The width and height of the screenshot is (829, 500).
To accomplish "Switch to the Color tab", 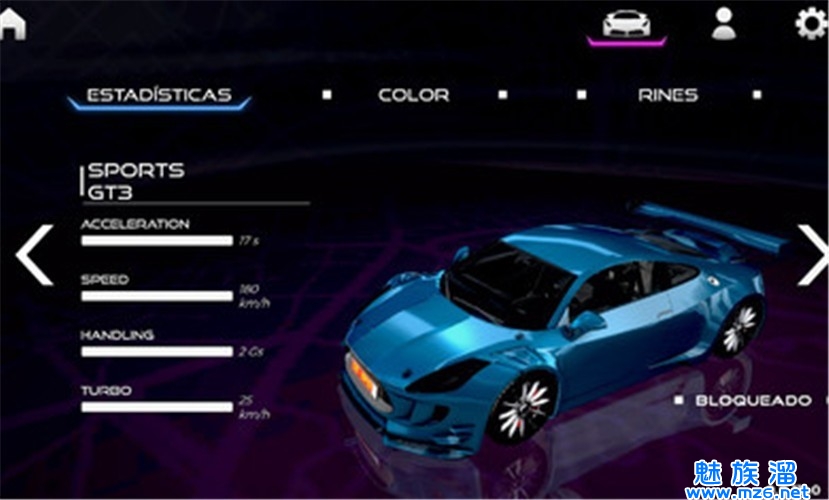I will [413, 96].
